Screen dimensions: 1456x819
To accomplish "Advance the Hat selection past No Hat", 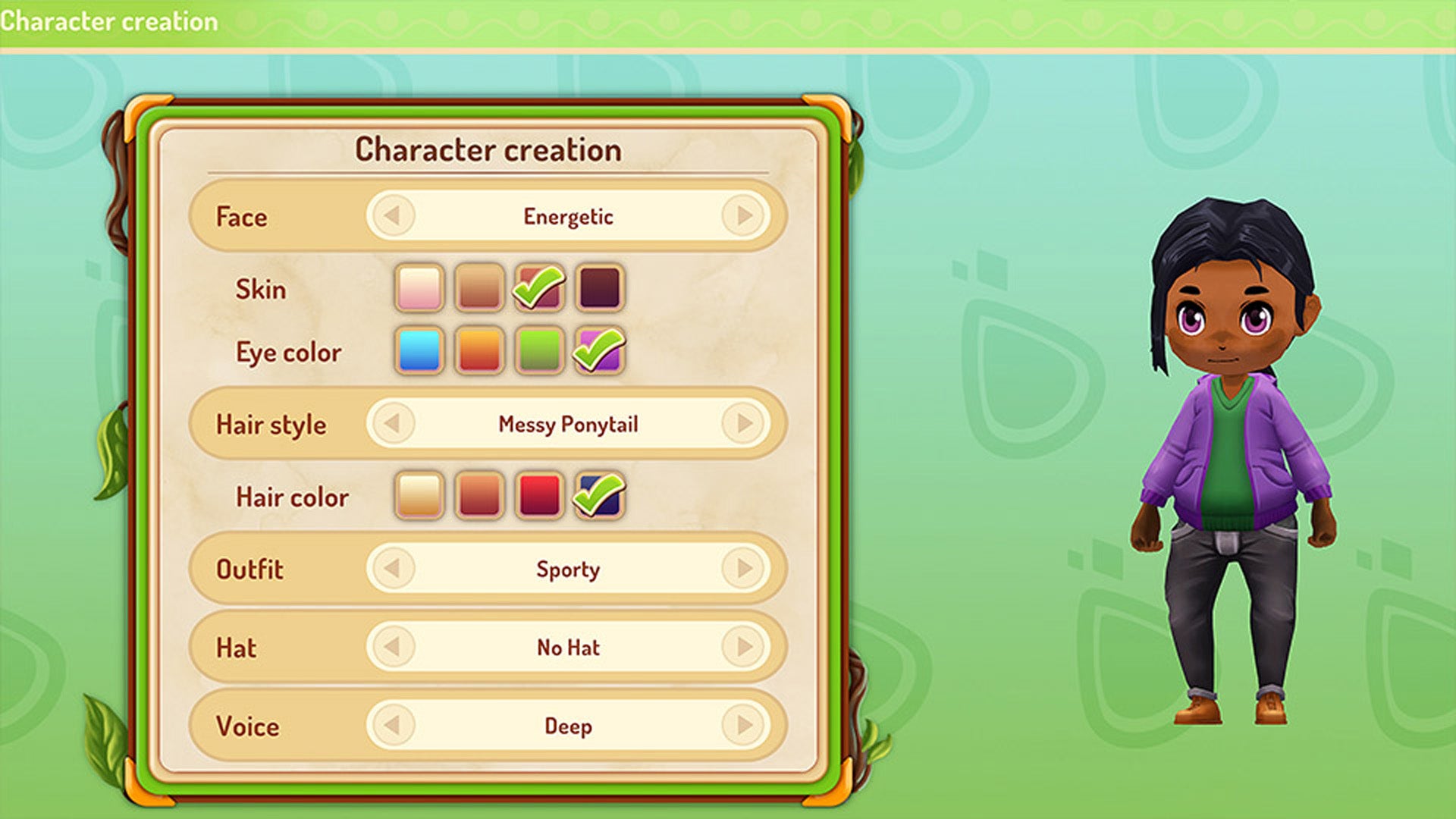I will pyautogui.click(x=744, y=647).
